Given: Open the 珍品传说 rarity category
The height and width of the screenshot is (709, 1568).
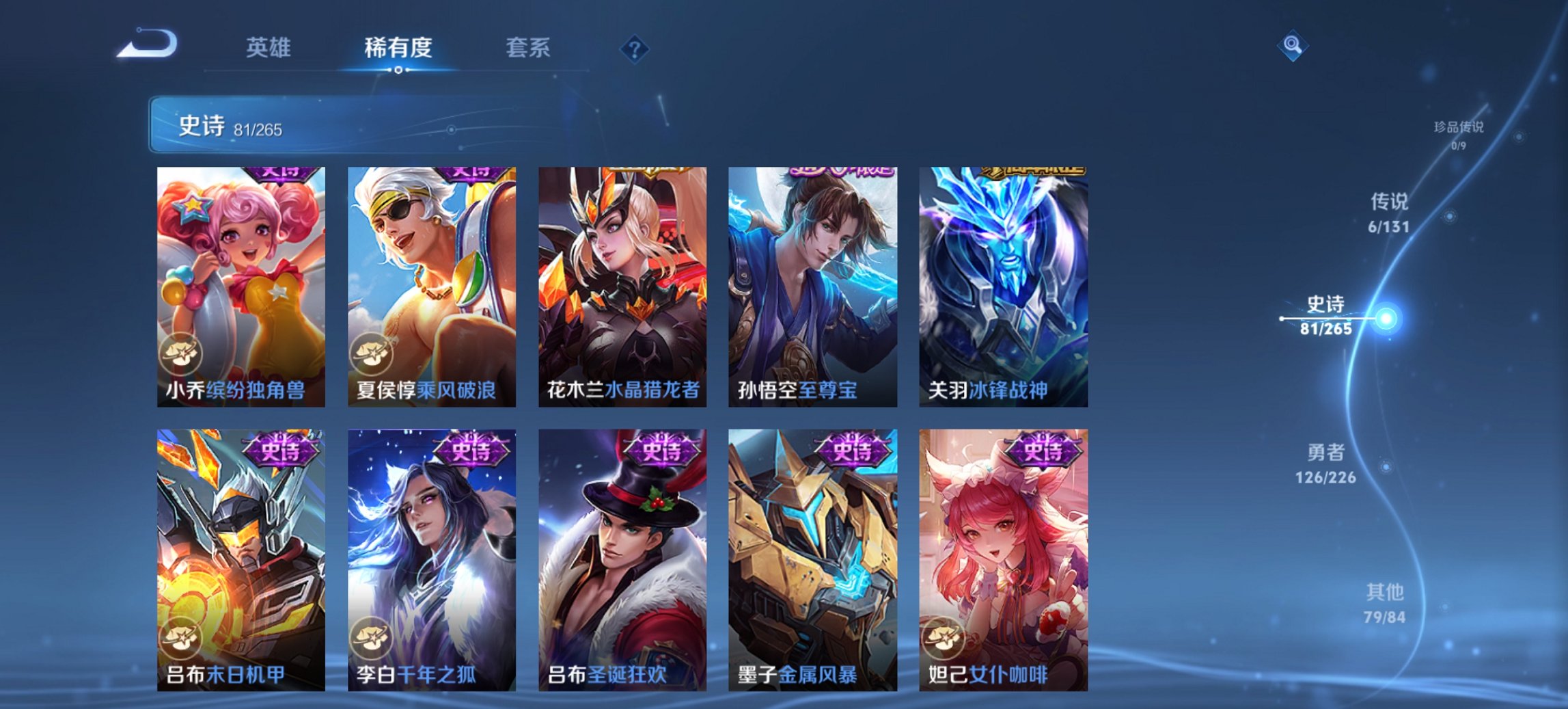Looking at the screenshot, I should 1459,135.
